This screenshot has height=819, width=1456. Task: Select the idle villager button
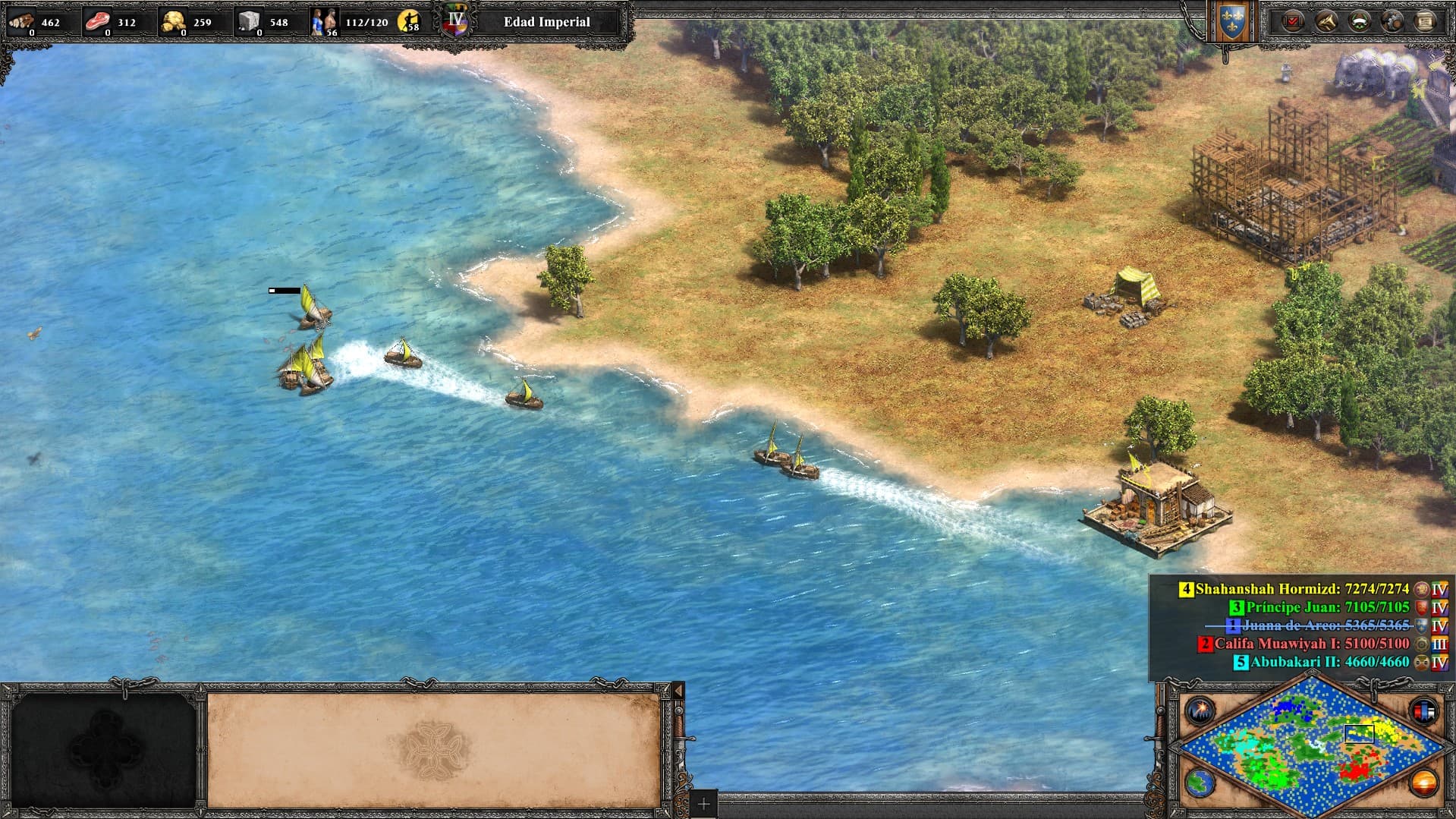410,21
